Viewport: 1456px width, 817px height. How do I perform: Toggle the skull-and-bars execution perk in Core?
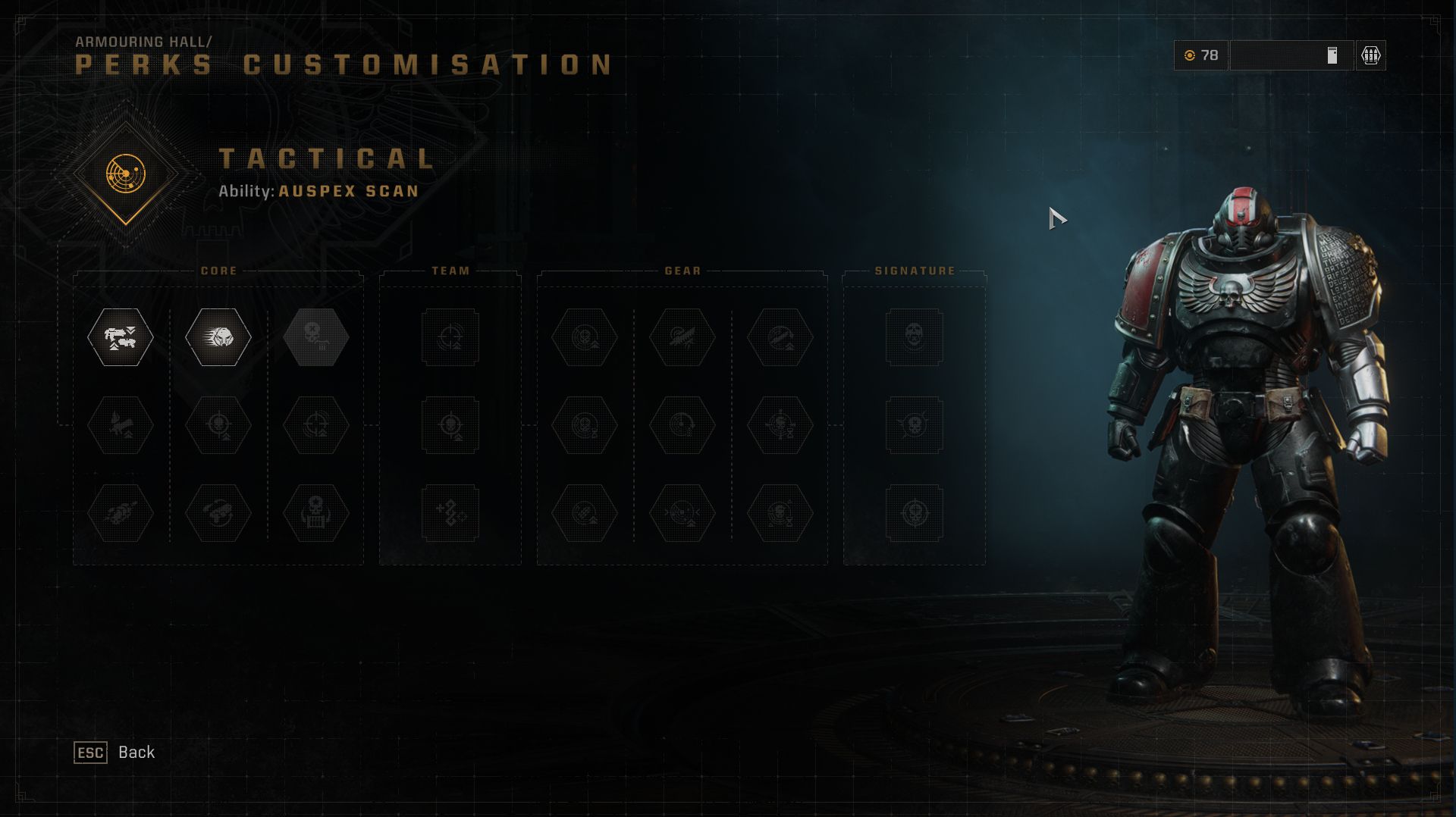[315, 513]
